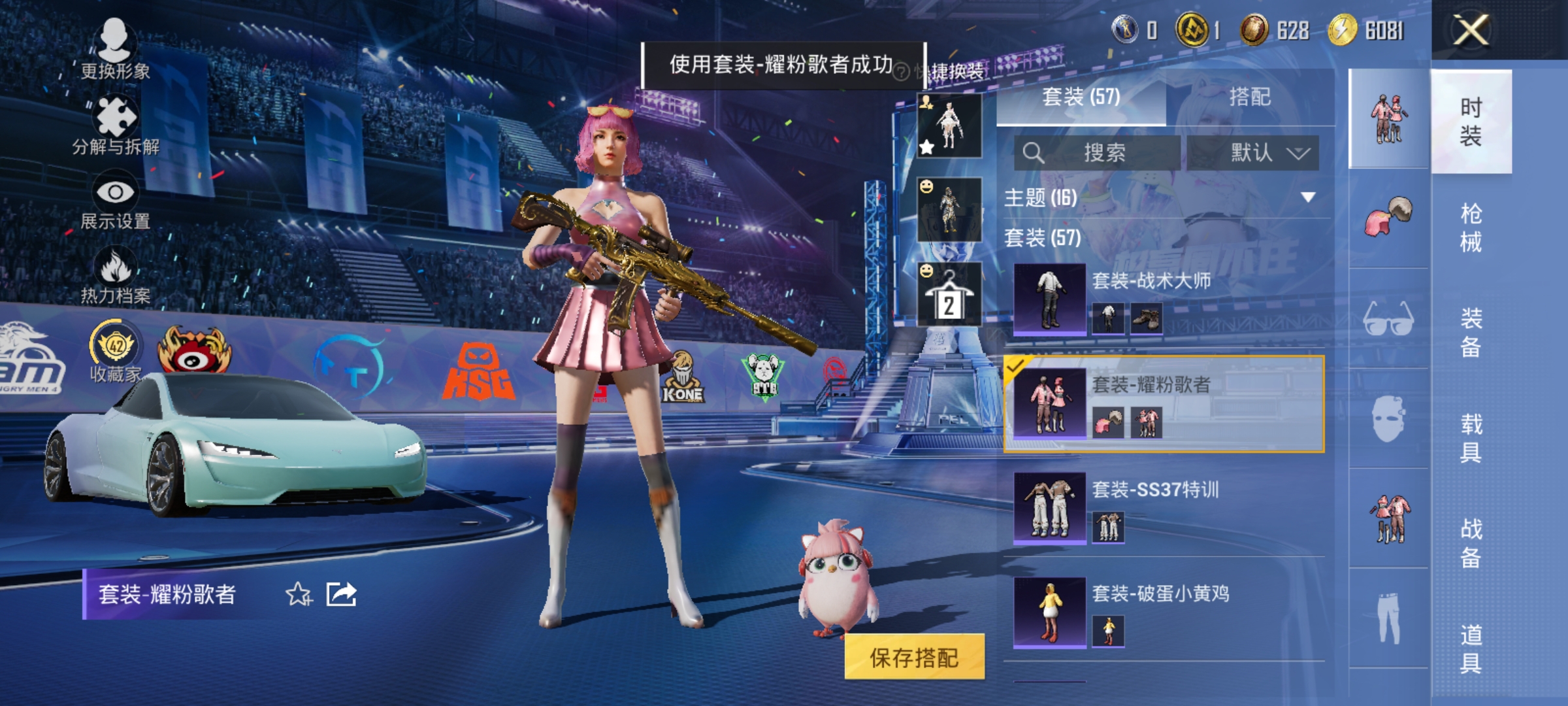Switch to the 搭配 outfits tab
The image size is (1568, 706).
[1249, 97]
